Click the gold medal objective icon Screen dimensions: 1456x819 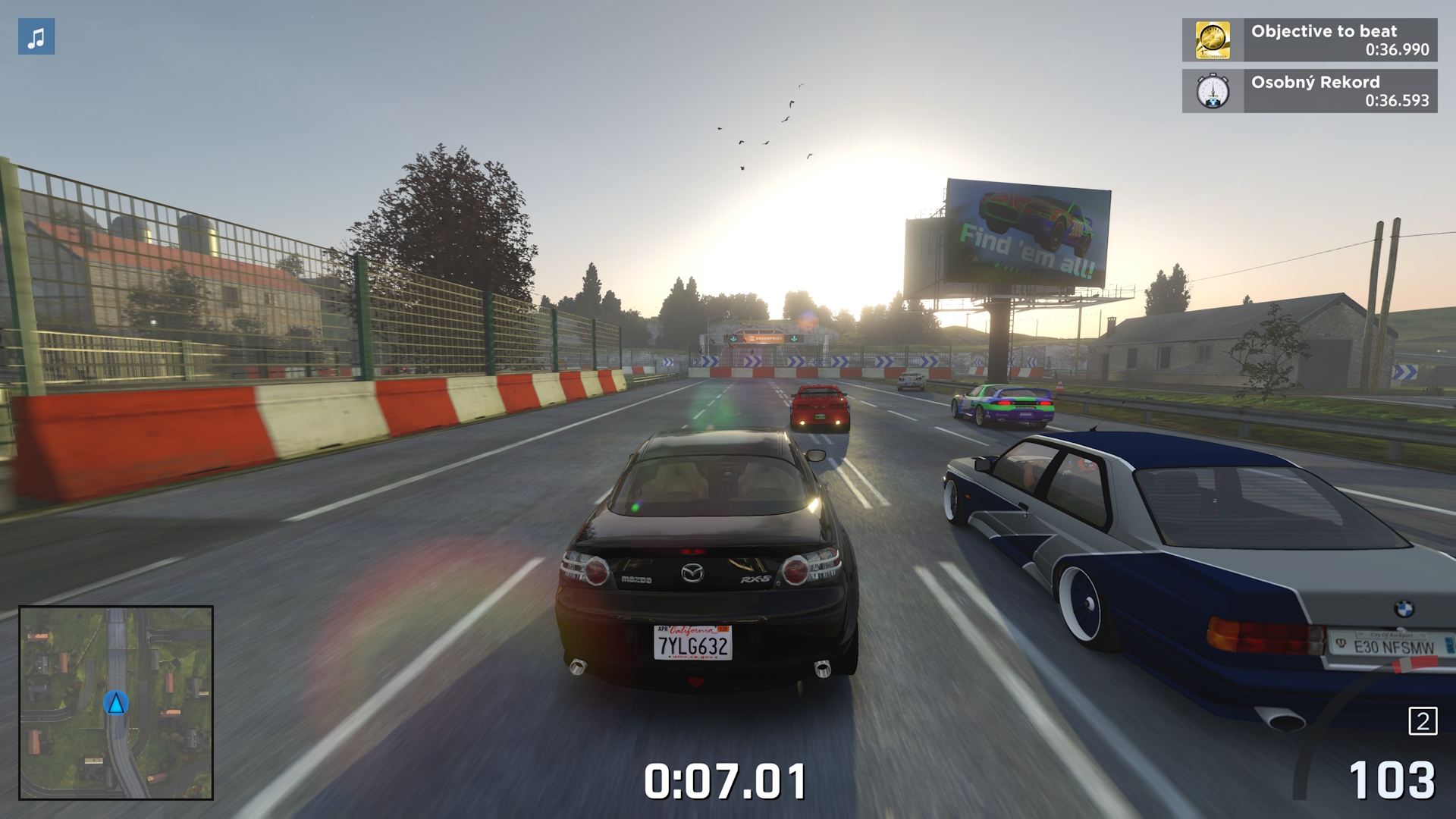pos(1213,40)
